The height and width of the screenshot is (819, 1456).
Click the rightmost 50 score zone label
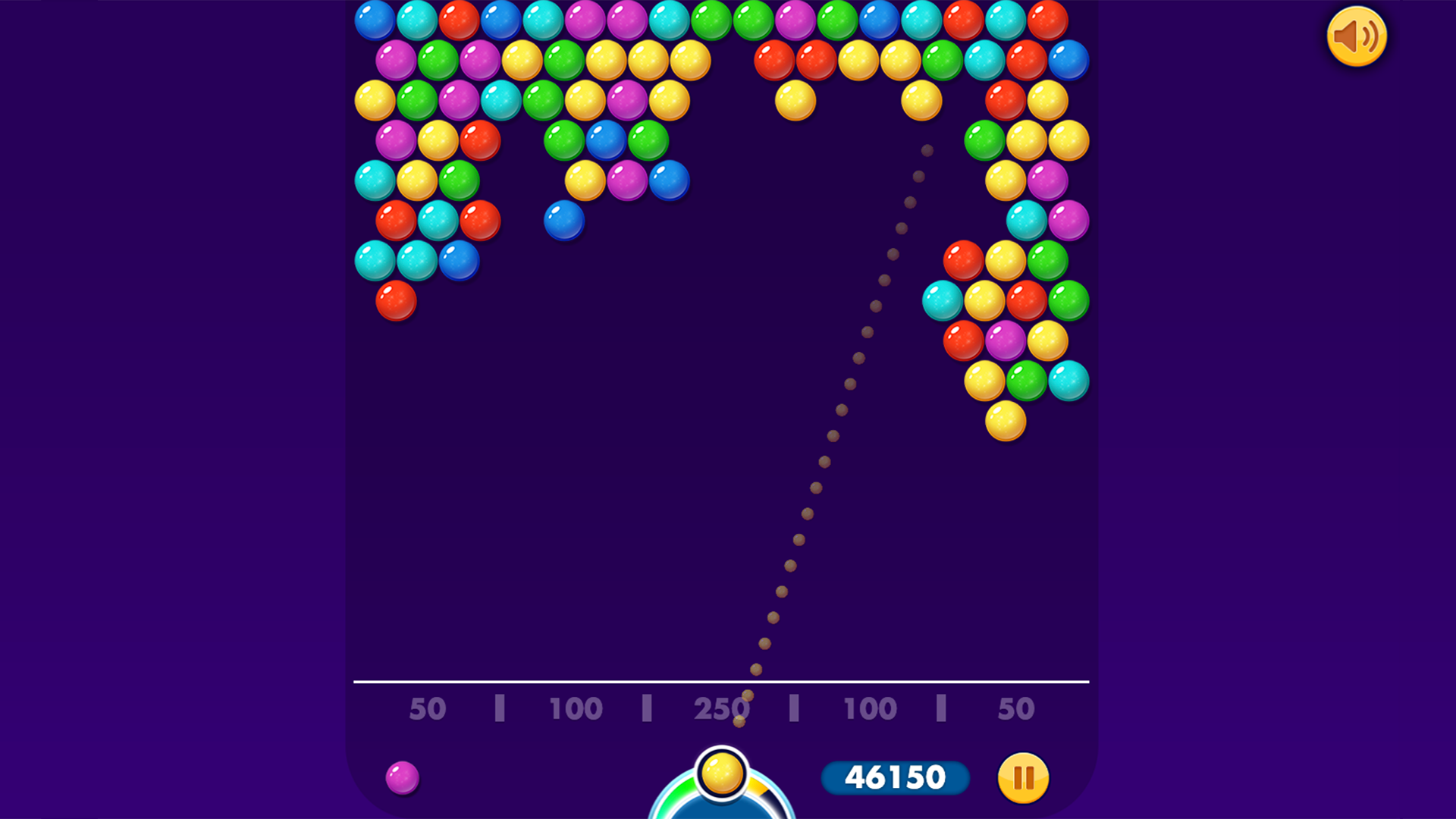click(1016, 709)
